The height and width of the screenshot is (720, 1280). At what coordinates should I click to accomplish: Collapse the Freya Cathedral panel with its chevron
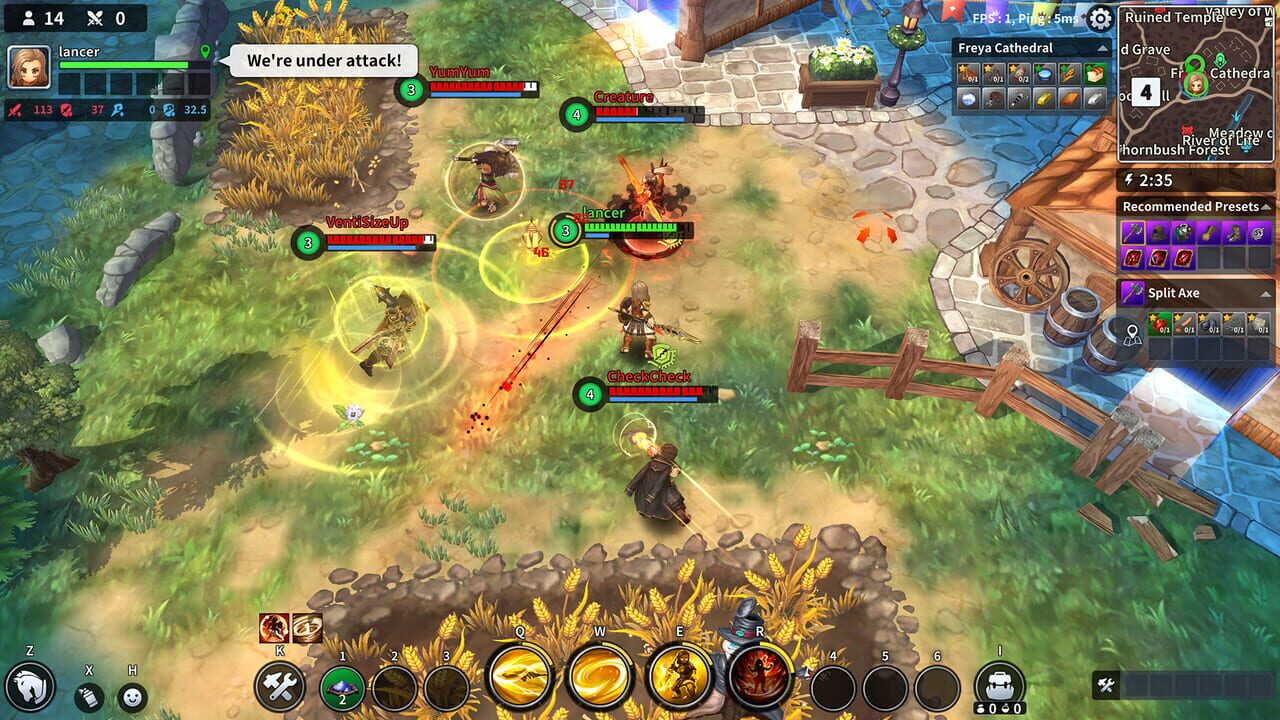[1102, 47]
